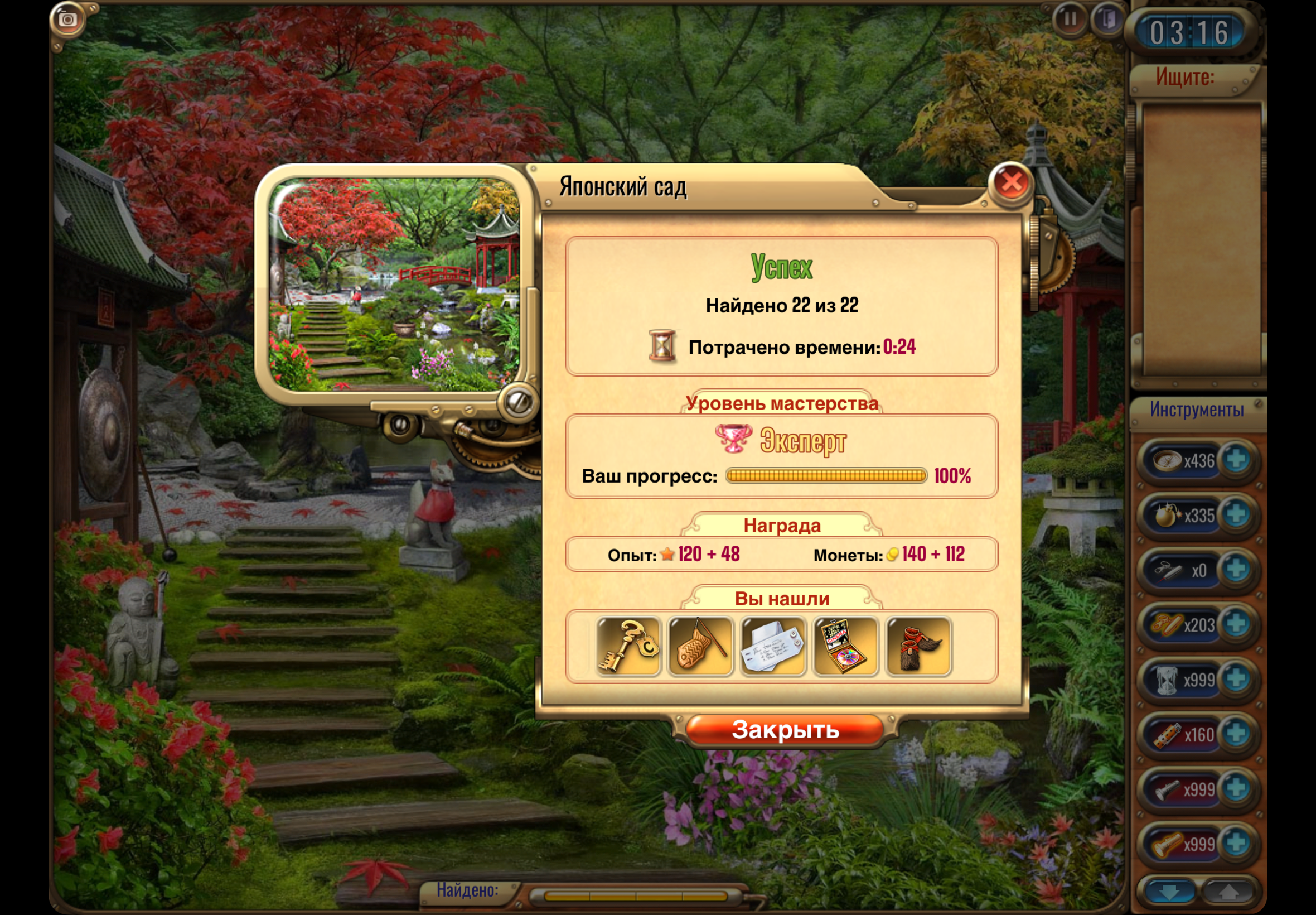The width and height of the screenshot is (1316, 915).
Task: Select the golden key reward item
Action: [x=628, y=646]
